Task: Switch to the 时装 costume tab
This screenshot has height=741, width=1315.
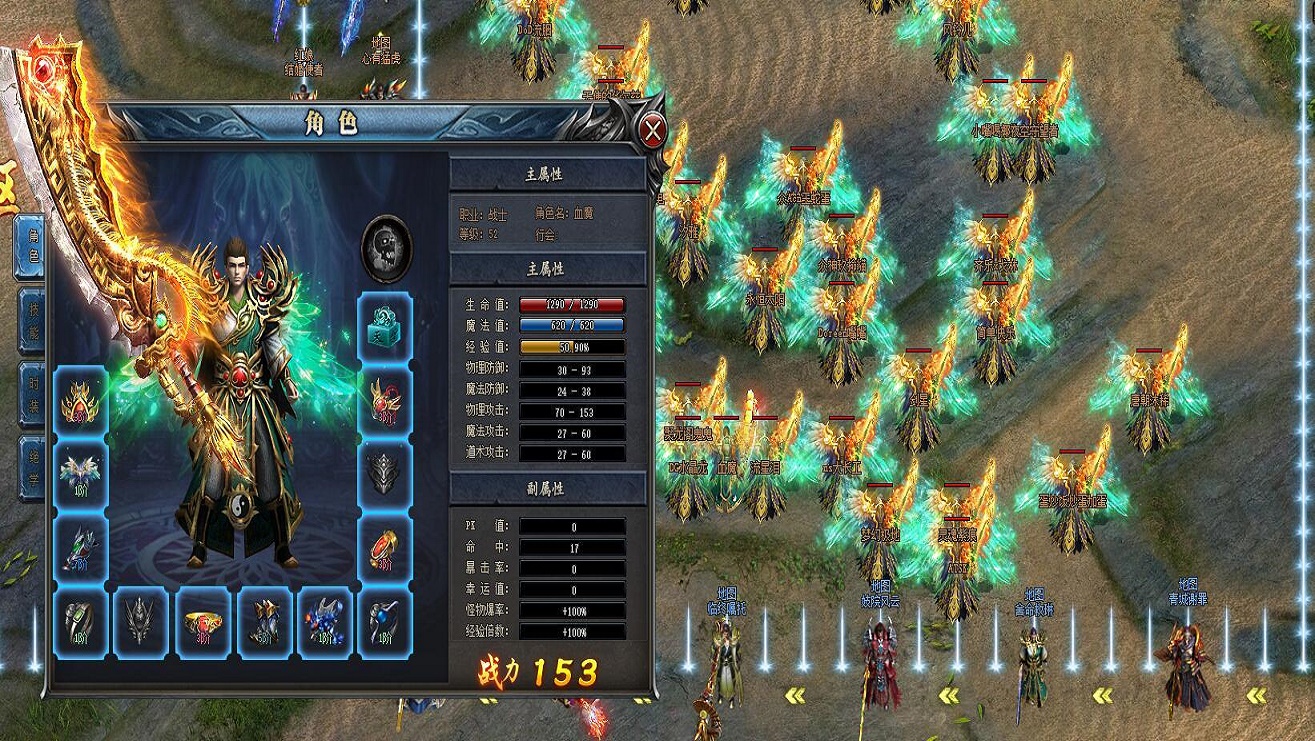Action: (29, 395)
